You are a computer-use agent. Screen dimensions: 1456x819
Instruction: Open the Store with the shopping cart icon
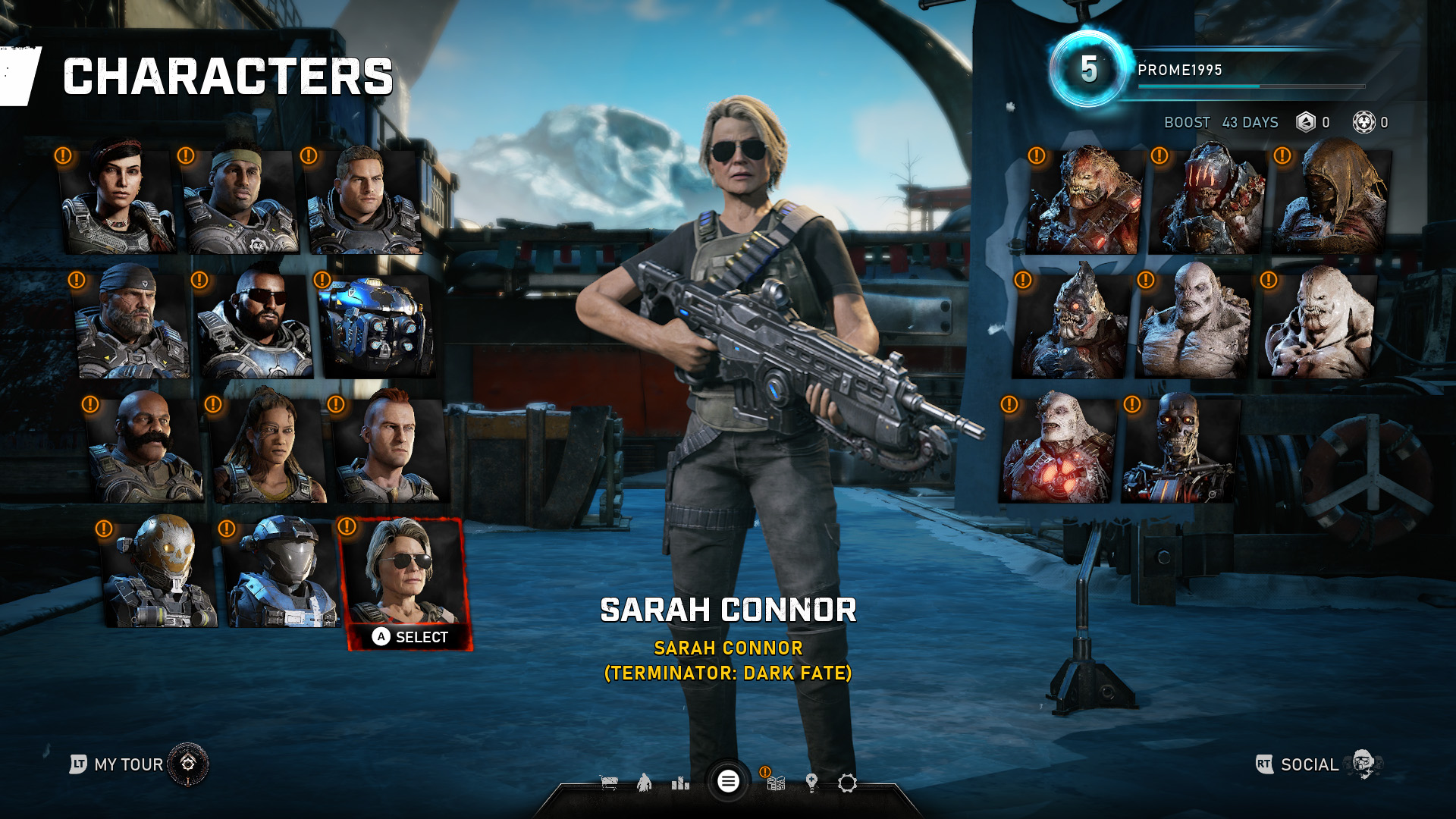[608, 783]
